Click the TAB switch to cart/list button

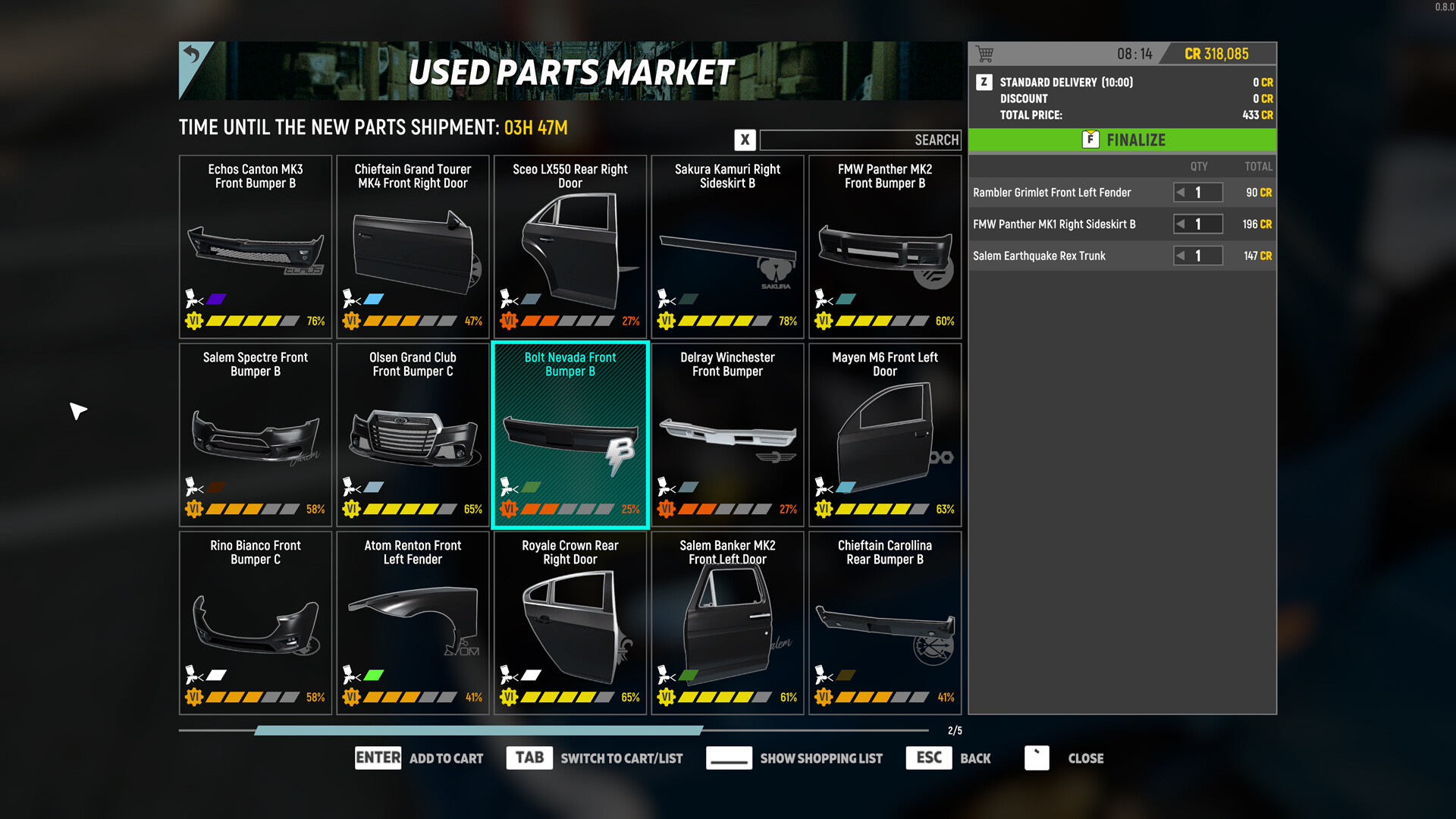tap(529, 758)
